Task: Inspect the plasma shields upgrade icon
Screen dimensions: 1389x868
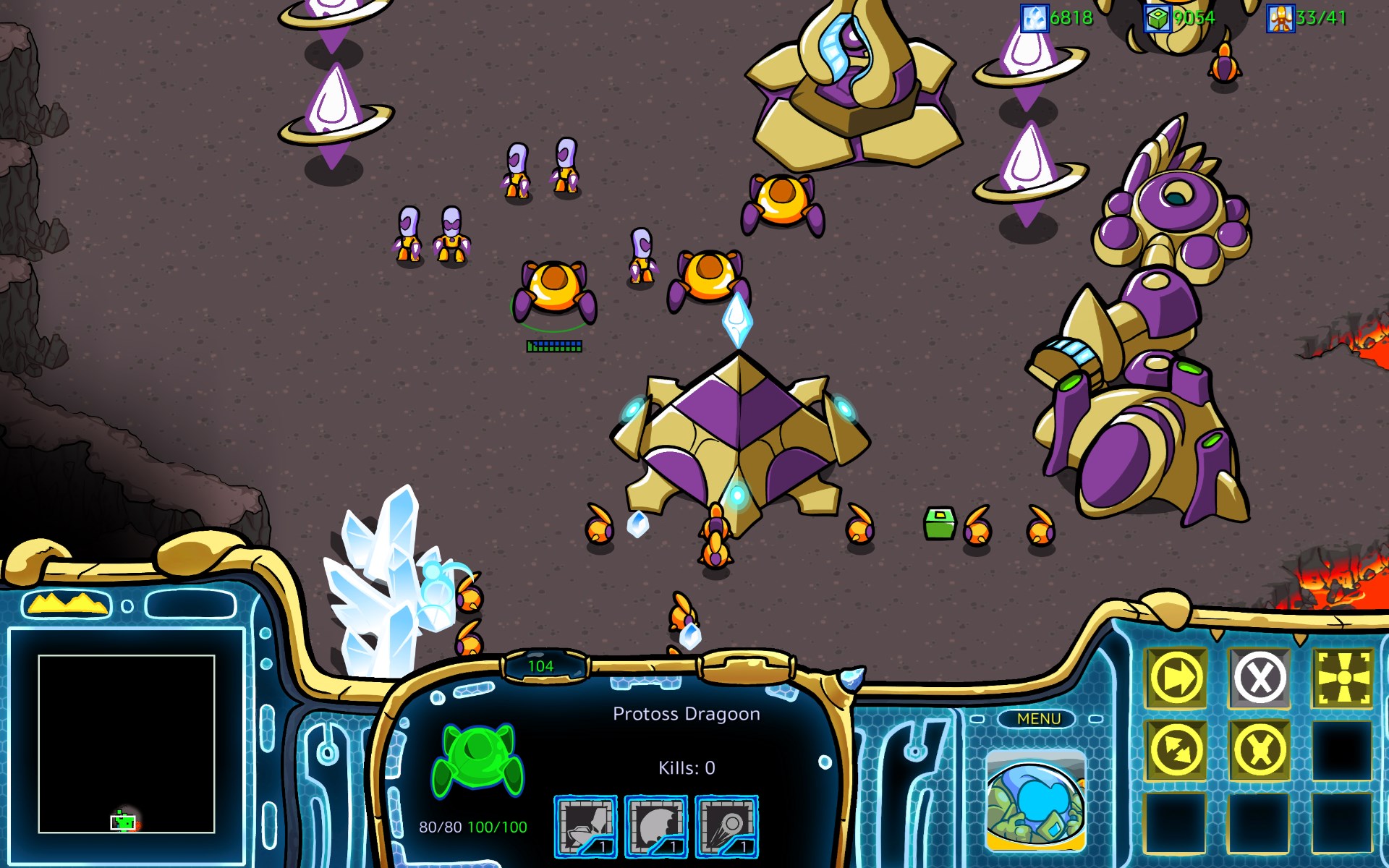Action: tap(655, 827)
